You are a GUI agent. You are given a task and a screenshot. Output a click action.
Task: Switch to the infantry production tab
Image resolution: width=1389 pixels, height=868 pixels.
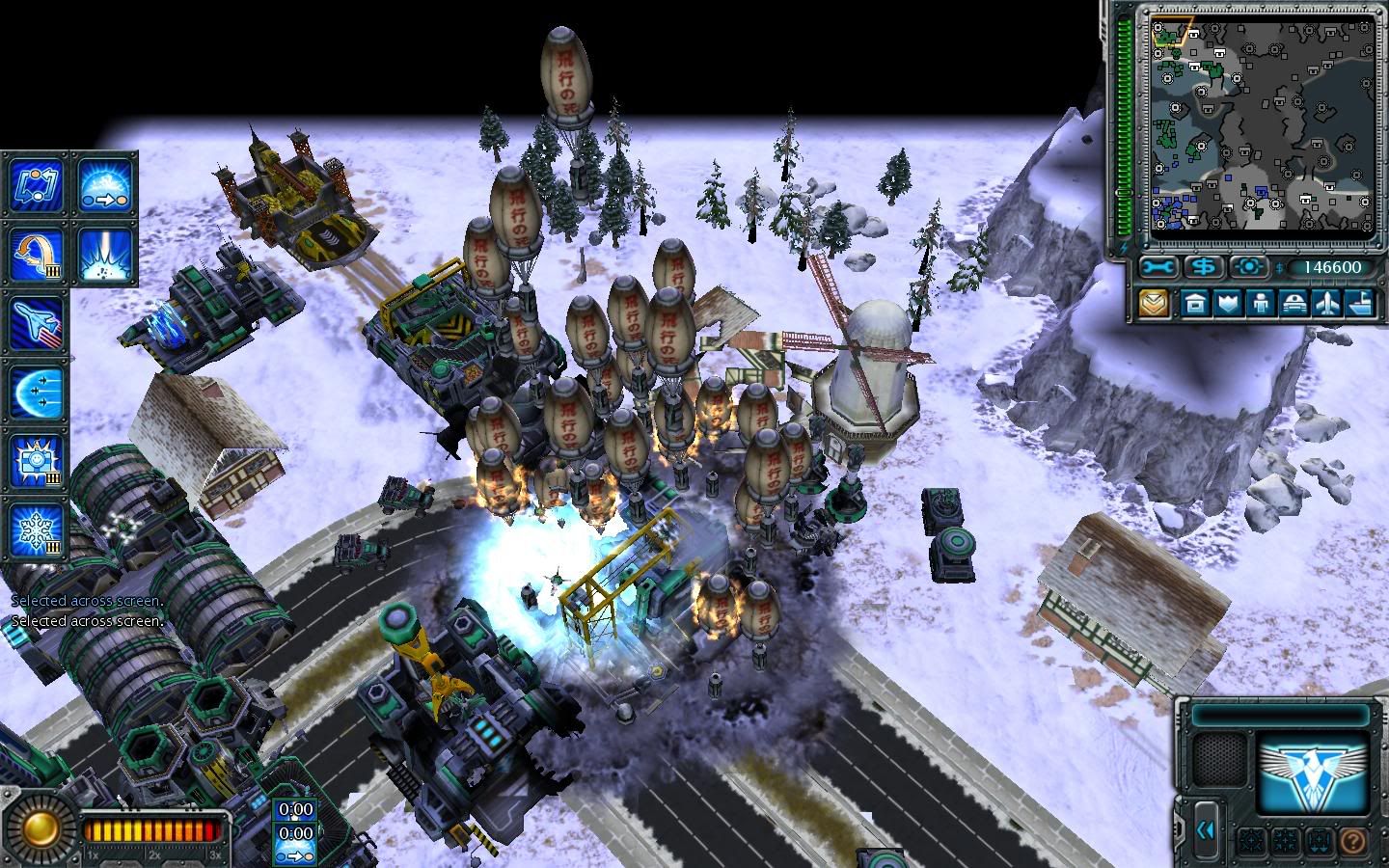tap(1262, 304)
